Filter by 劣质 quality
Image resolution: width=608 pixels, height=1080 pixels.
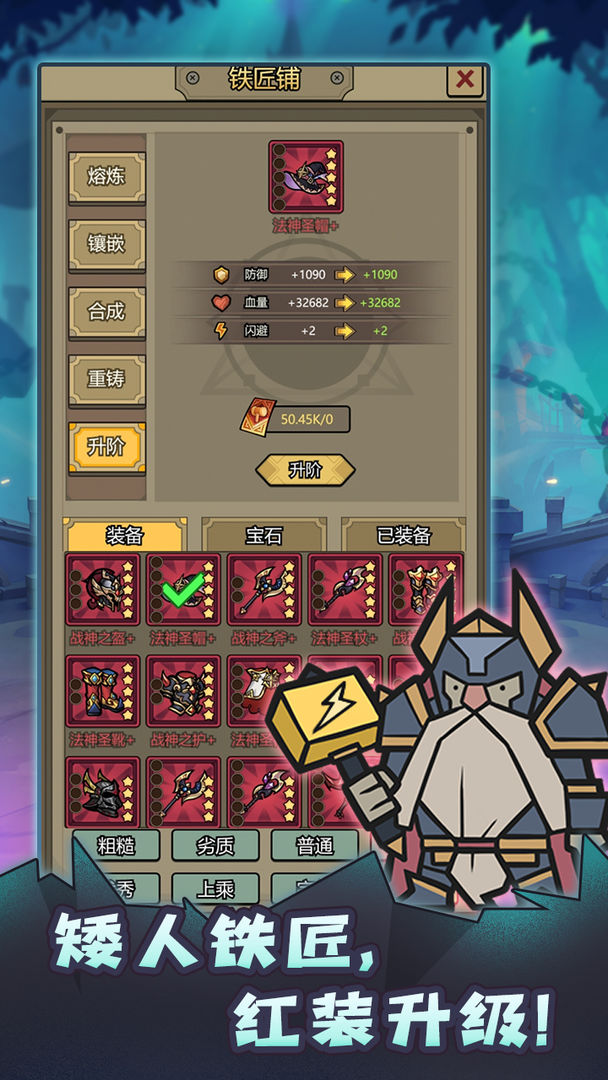tap(215, 846)
